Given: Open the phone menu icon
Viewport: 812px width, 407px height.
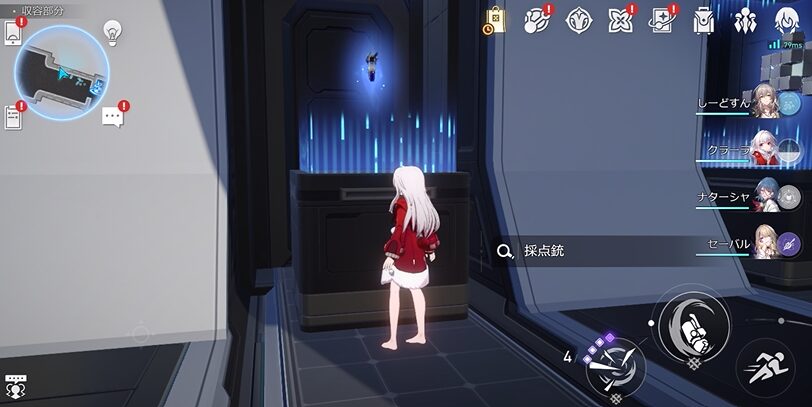Looking at the screenshot, I should [13, 32].
